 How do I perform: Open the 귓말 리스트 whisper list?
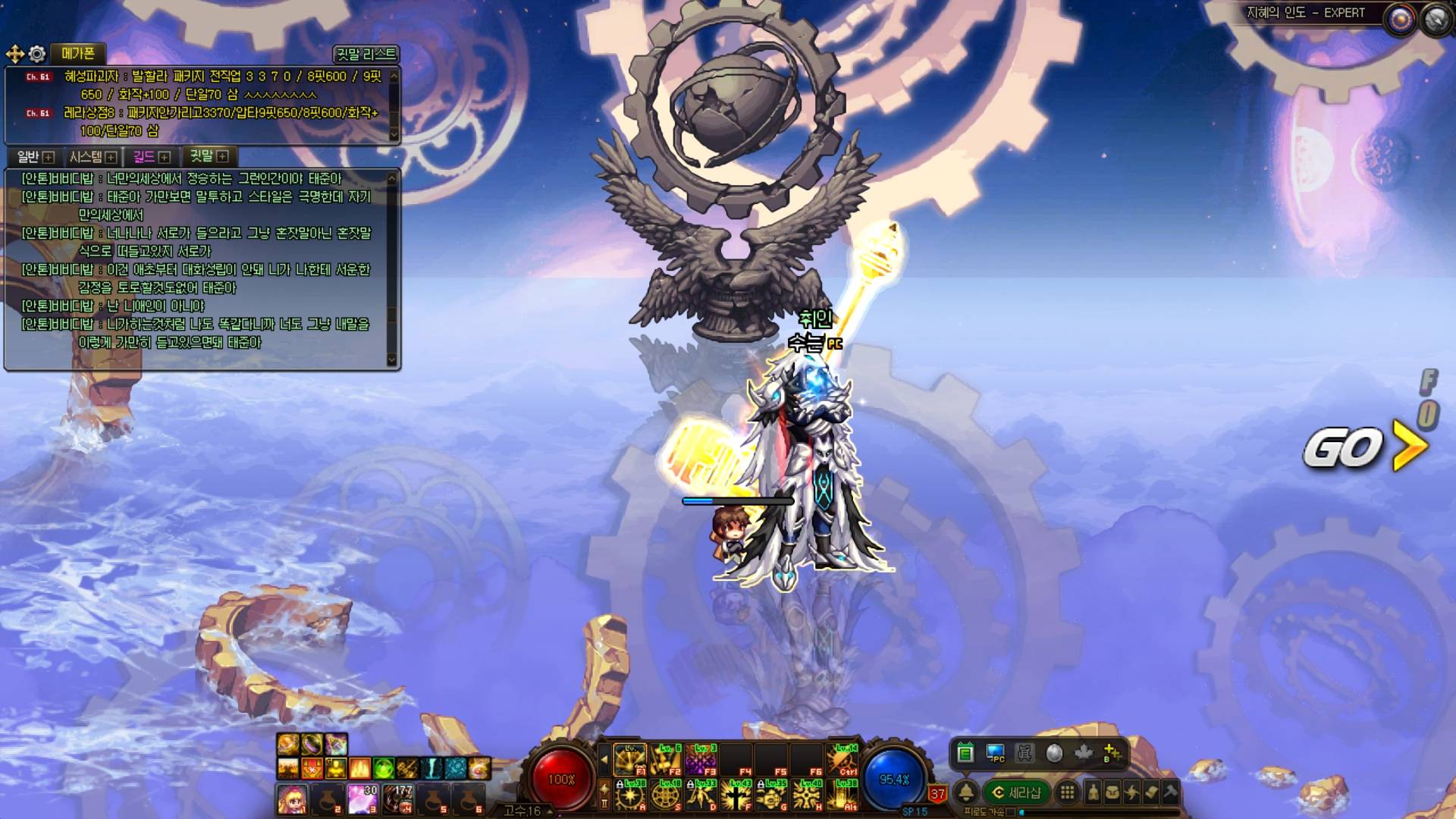[366, 55]
